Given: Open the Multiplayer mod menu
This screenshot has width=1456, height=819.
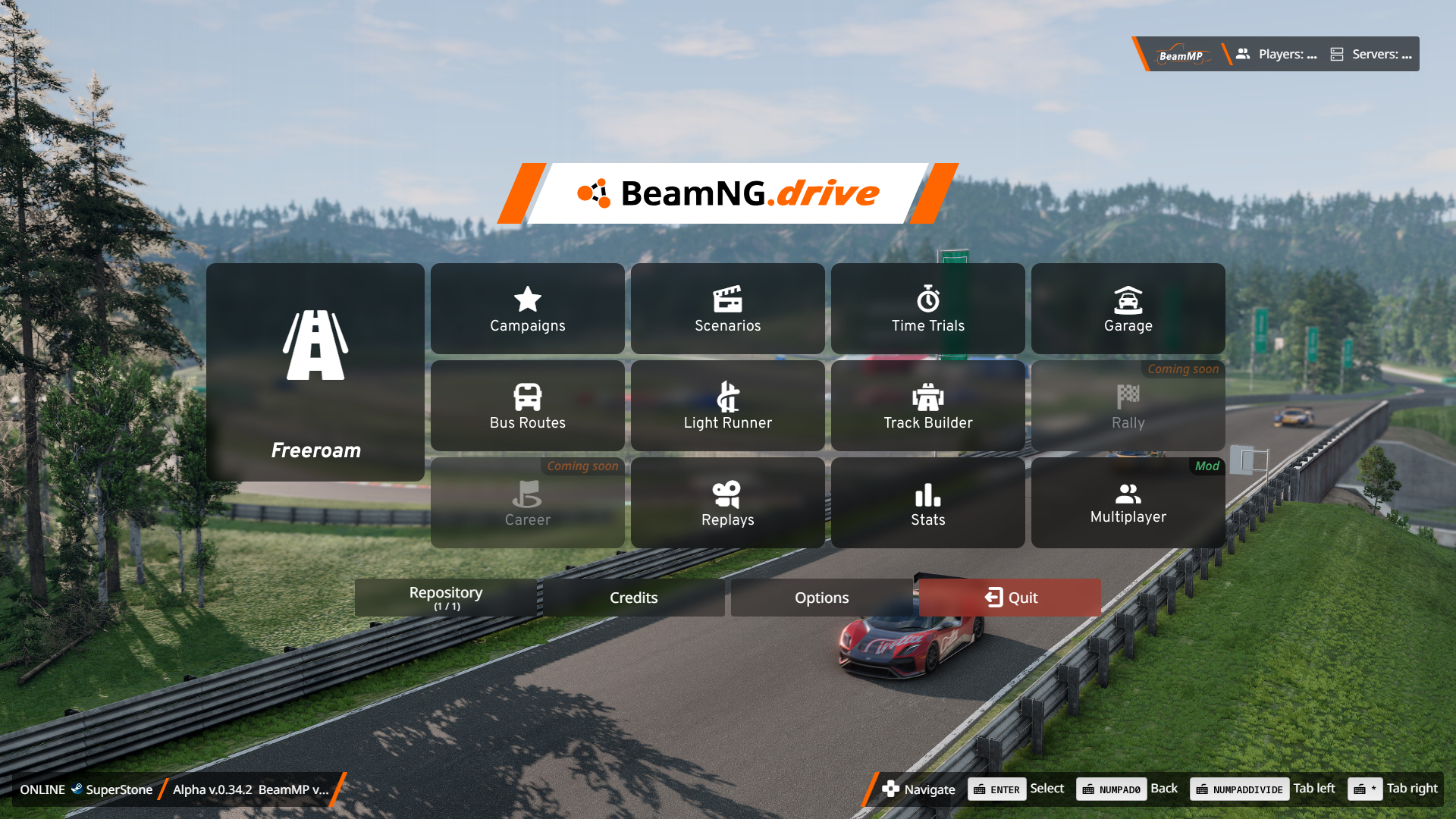Looking at the screenshot, I should pos(1128,503).
